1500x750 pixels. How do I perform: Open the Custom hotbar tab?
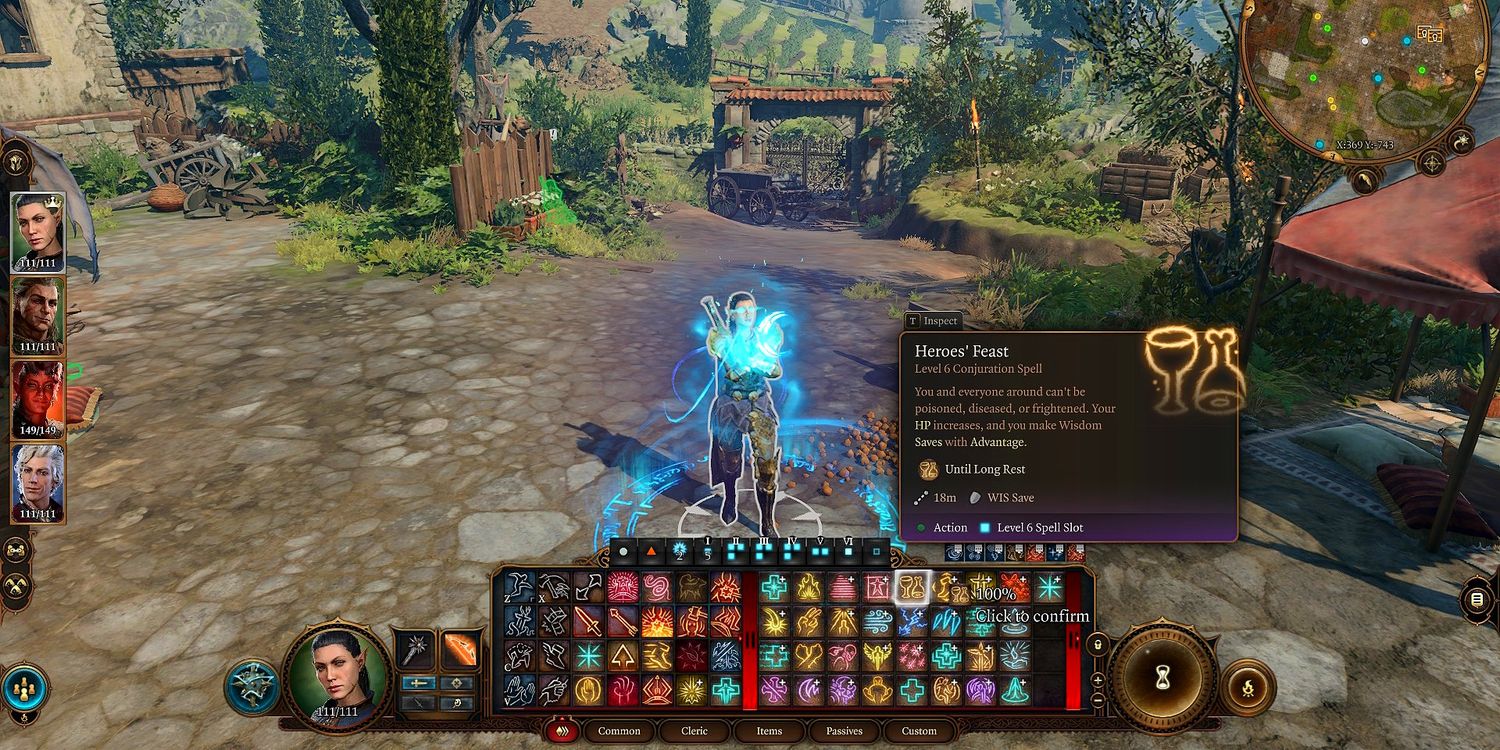tap(919, 731)
